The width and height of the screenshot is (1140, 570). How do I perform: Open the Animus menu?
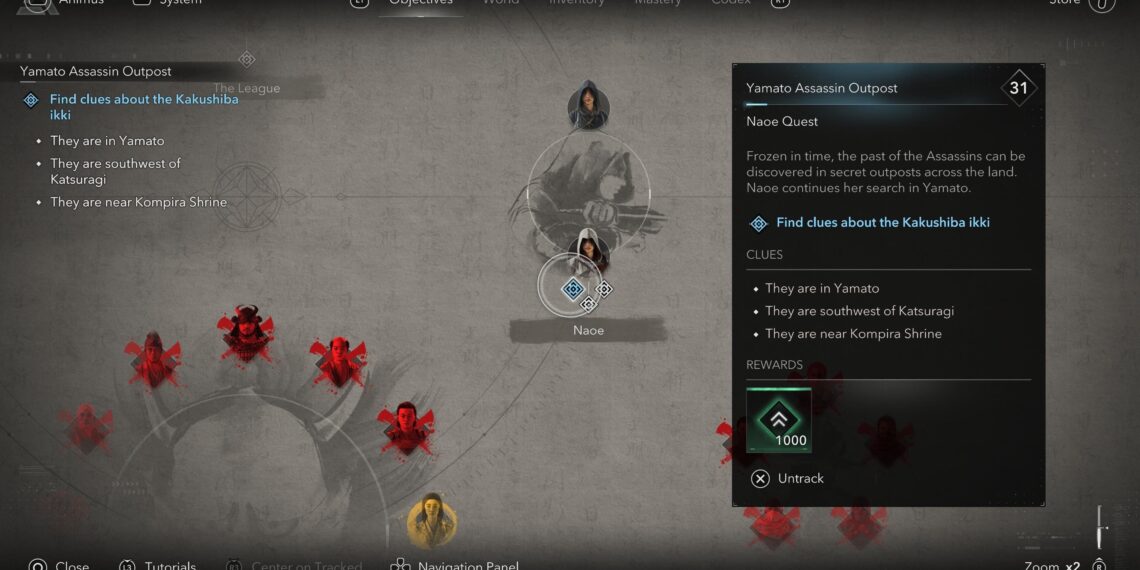(80, 3)
